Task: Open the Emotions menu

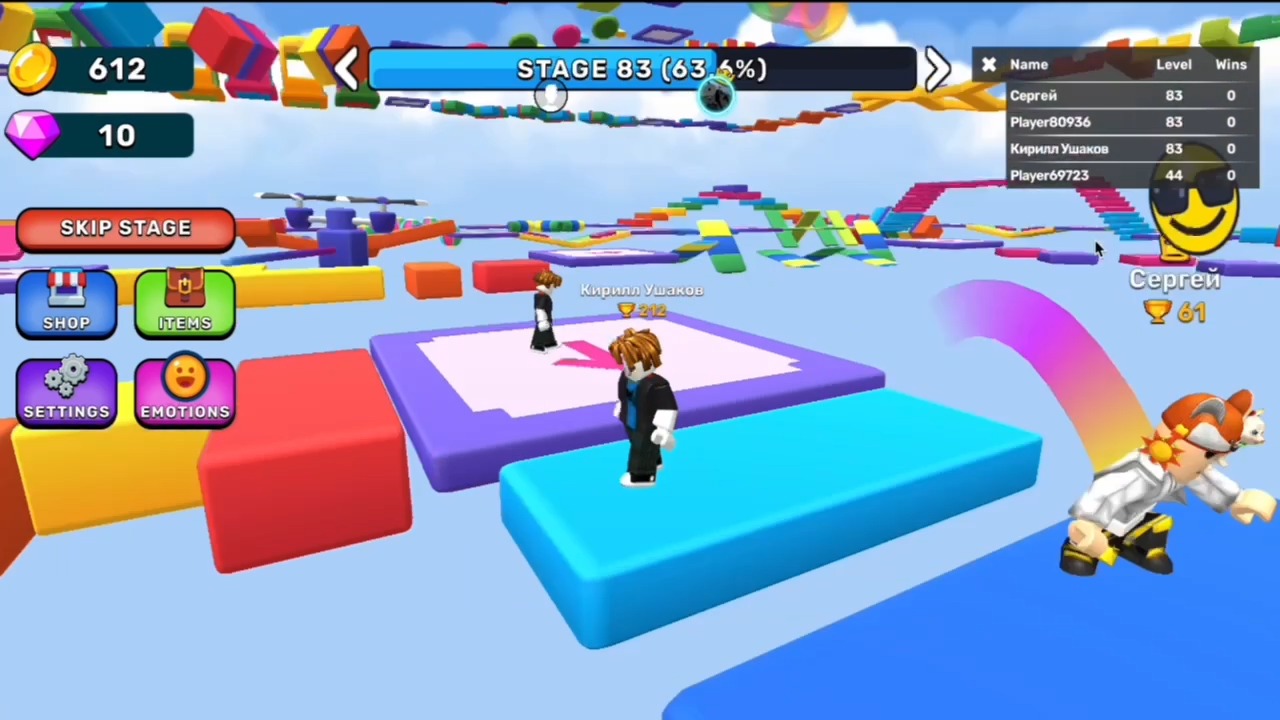Action: pos(184,390)
